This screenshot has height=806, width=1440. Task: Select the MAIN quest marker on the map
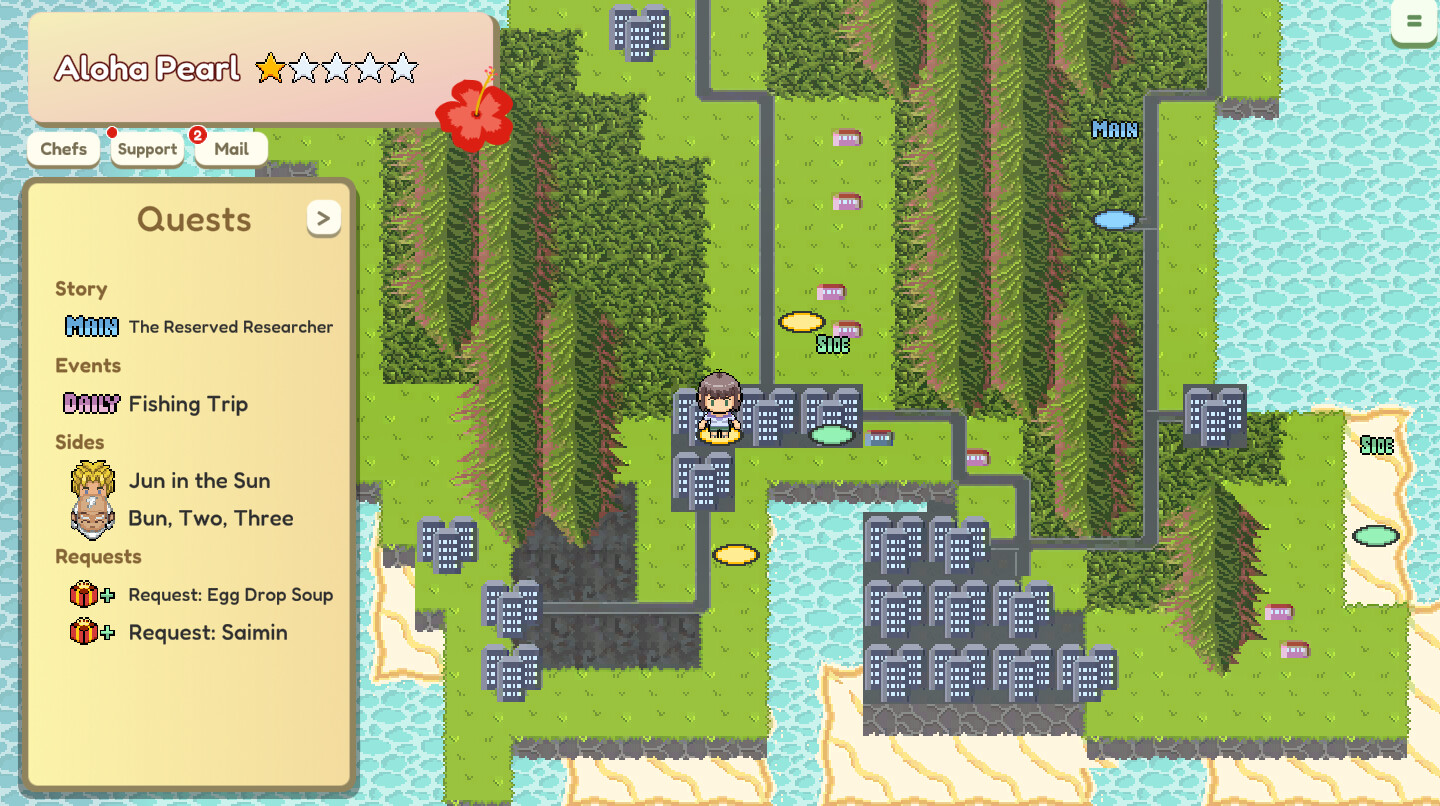(x=1114, y=129)
